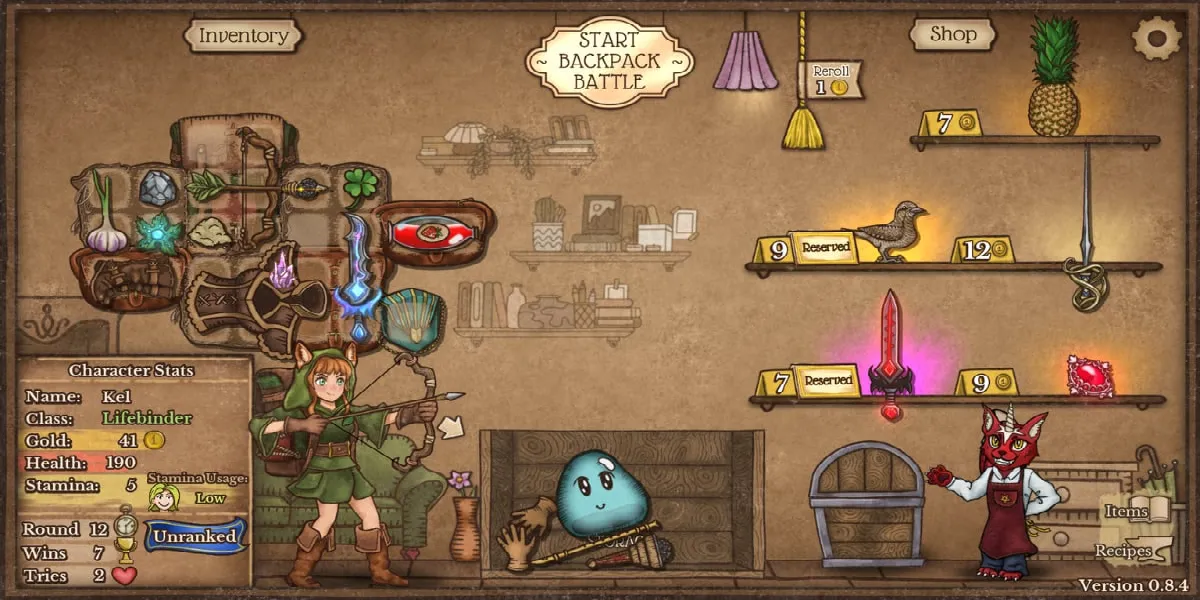The image size is (1200, 600).
Task: Open the Inventory panel
Action: click(243, 36)
